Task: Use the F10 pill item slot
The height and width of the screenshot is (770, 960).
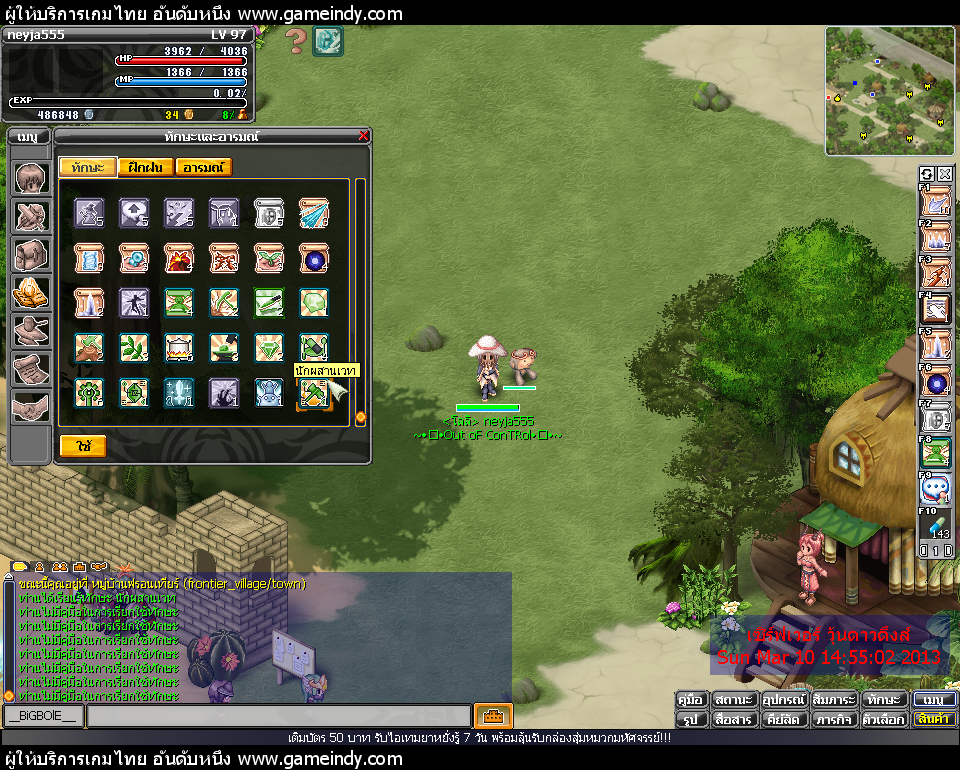Action: coord(936,523)
